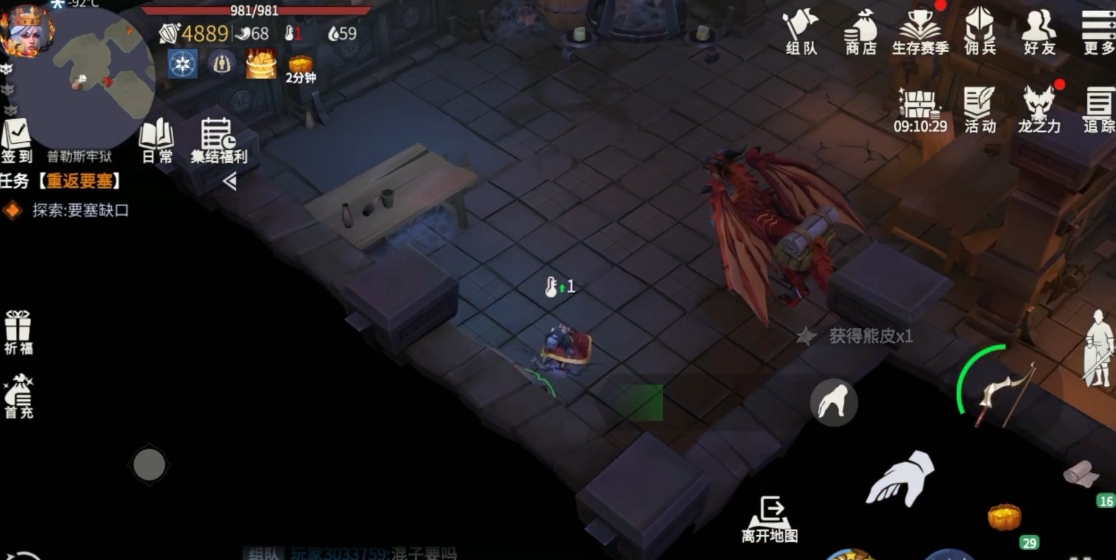Open the 日常 daily tasks book
This screenshot has width=1116, height=560.
[156, 140]
